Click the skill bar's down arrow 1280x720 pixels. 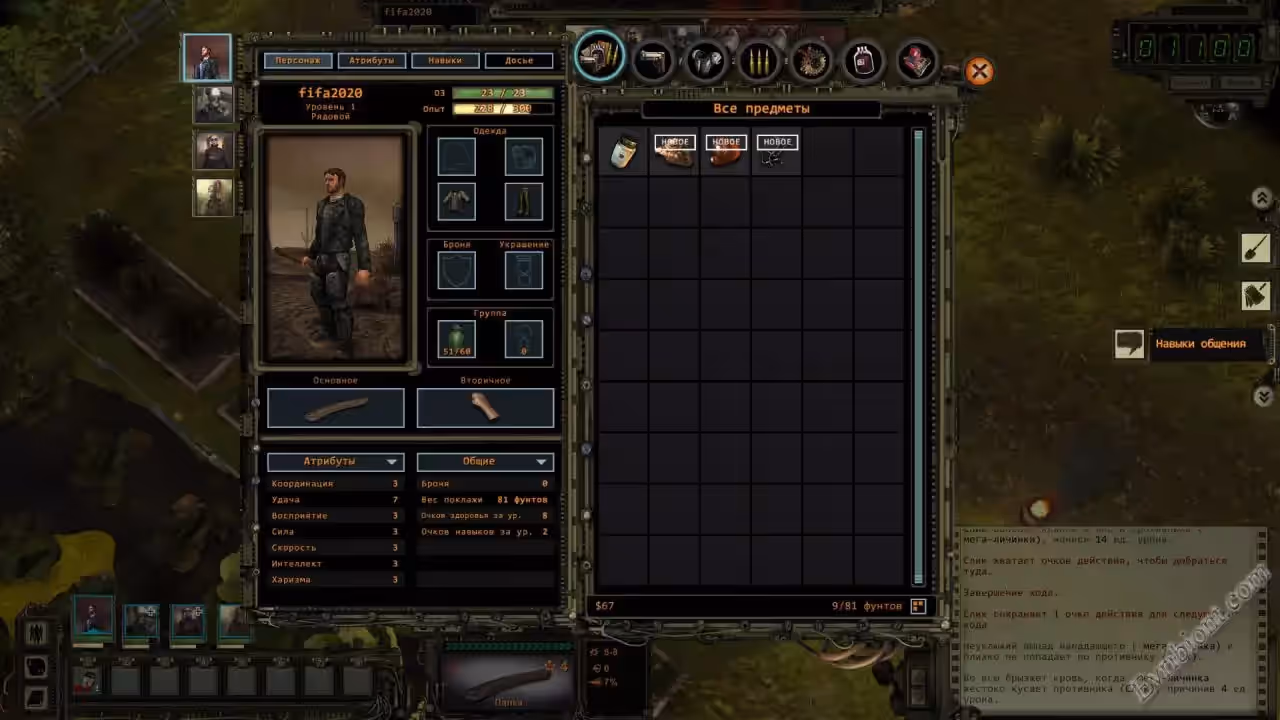(1262, 395)
